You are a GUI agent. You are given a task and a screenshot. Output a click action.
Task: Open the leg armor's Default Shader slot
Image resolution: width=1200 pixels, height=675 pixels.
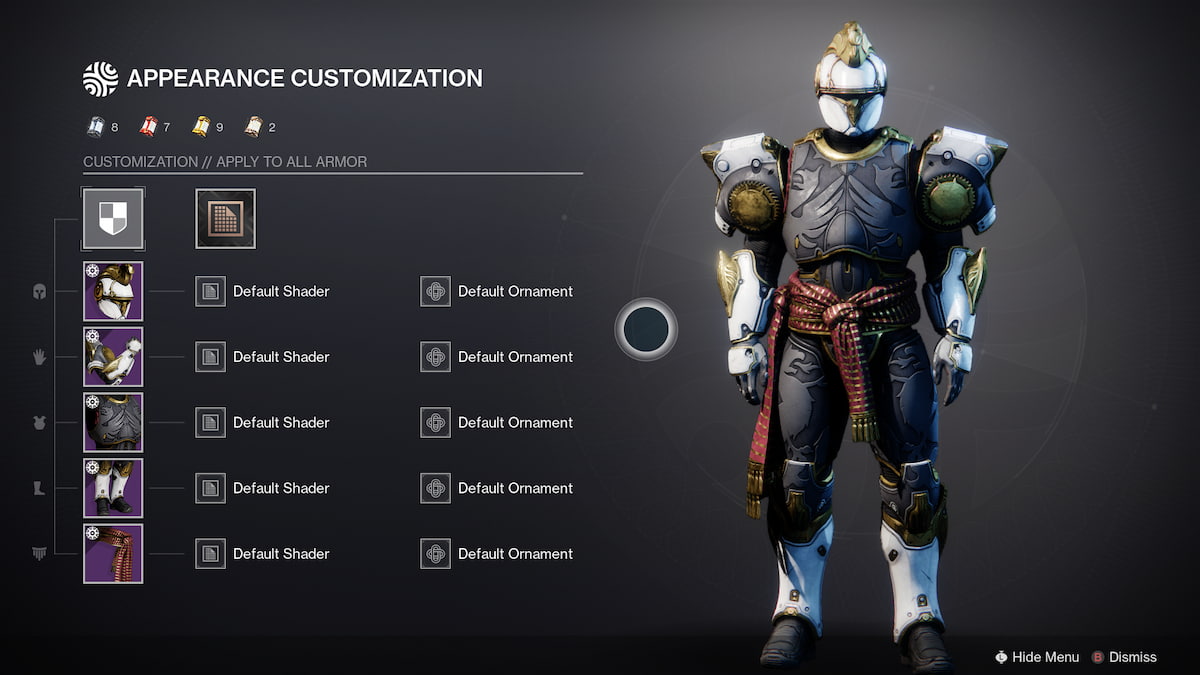[x=210, y=488]
